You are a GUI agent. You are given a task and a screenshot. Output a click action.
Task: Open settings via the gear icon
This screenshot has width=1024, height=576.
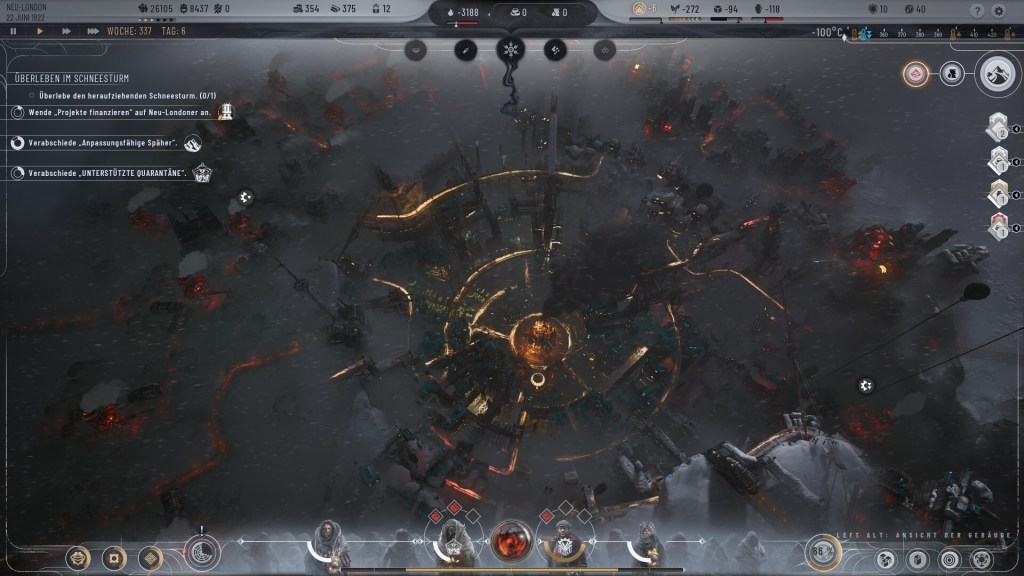pyautogui.click(x=998, y=10)
